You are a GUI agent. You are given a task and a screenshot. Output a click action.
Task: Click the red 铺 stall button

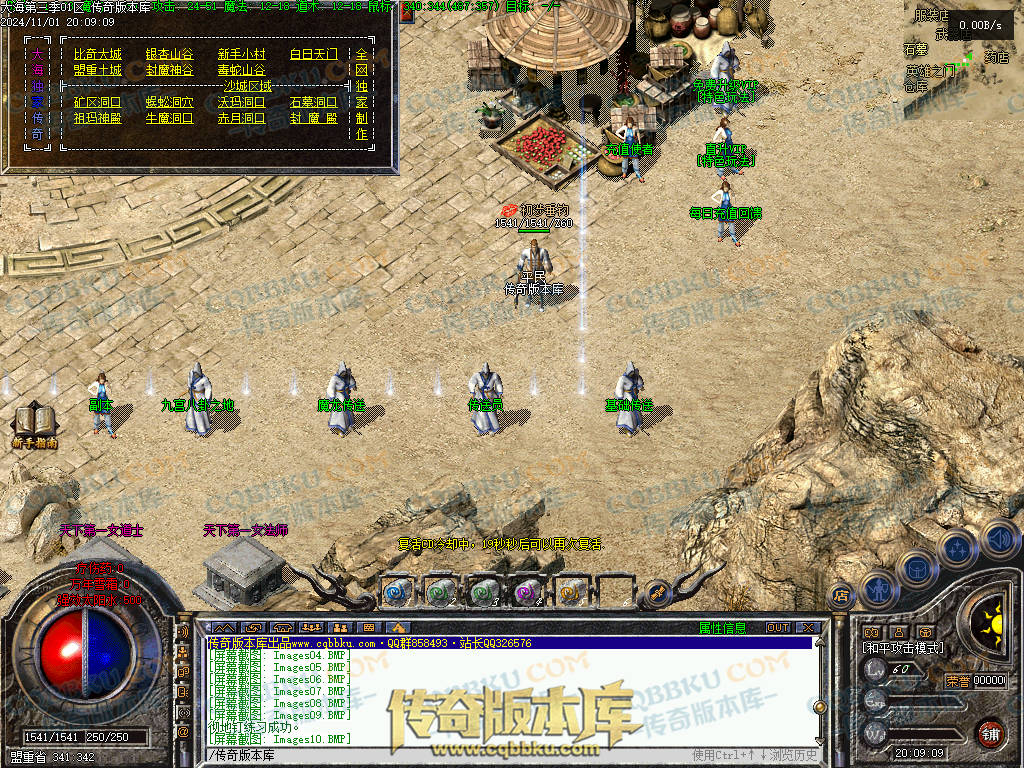pyautogui.click(x=990, y=732)
